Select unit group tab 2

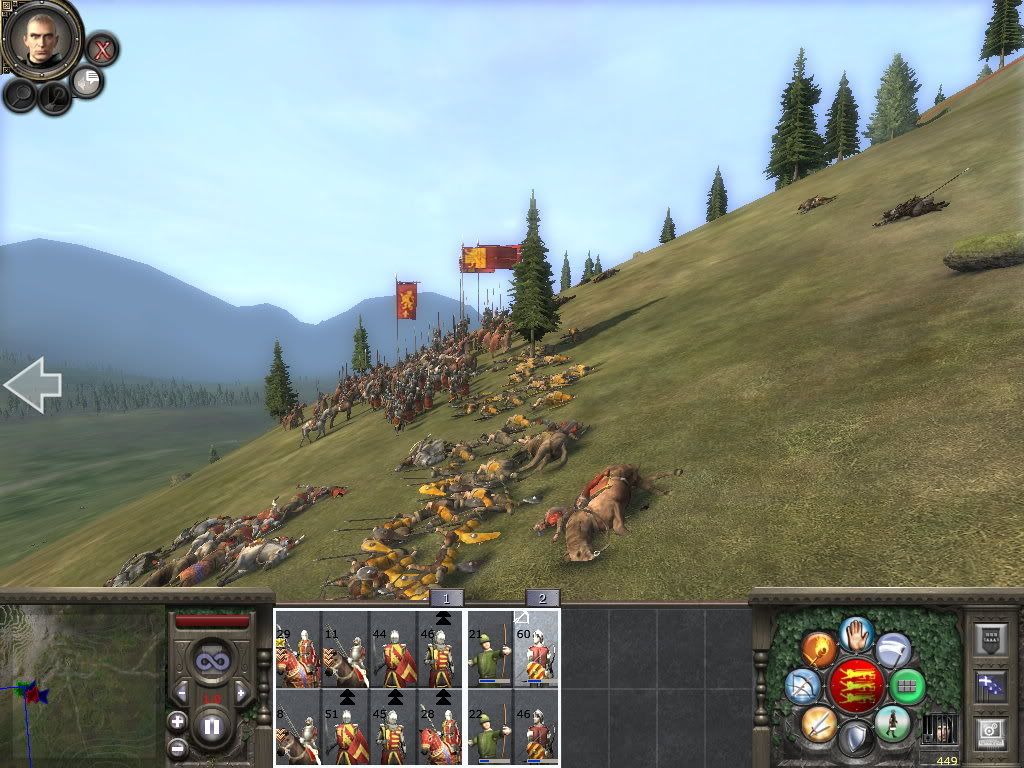pos(542,598)
